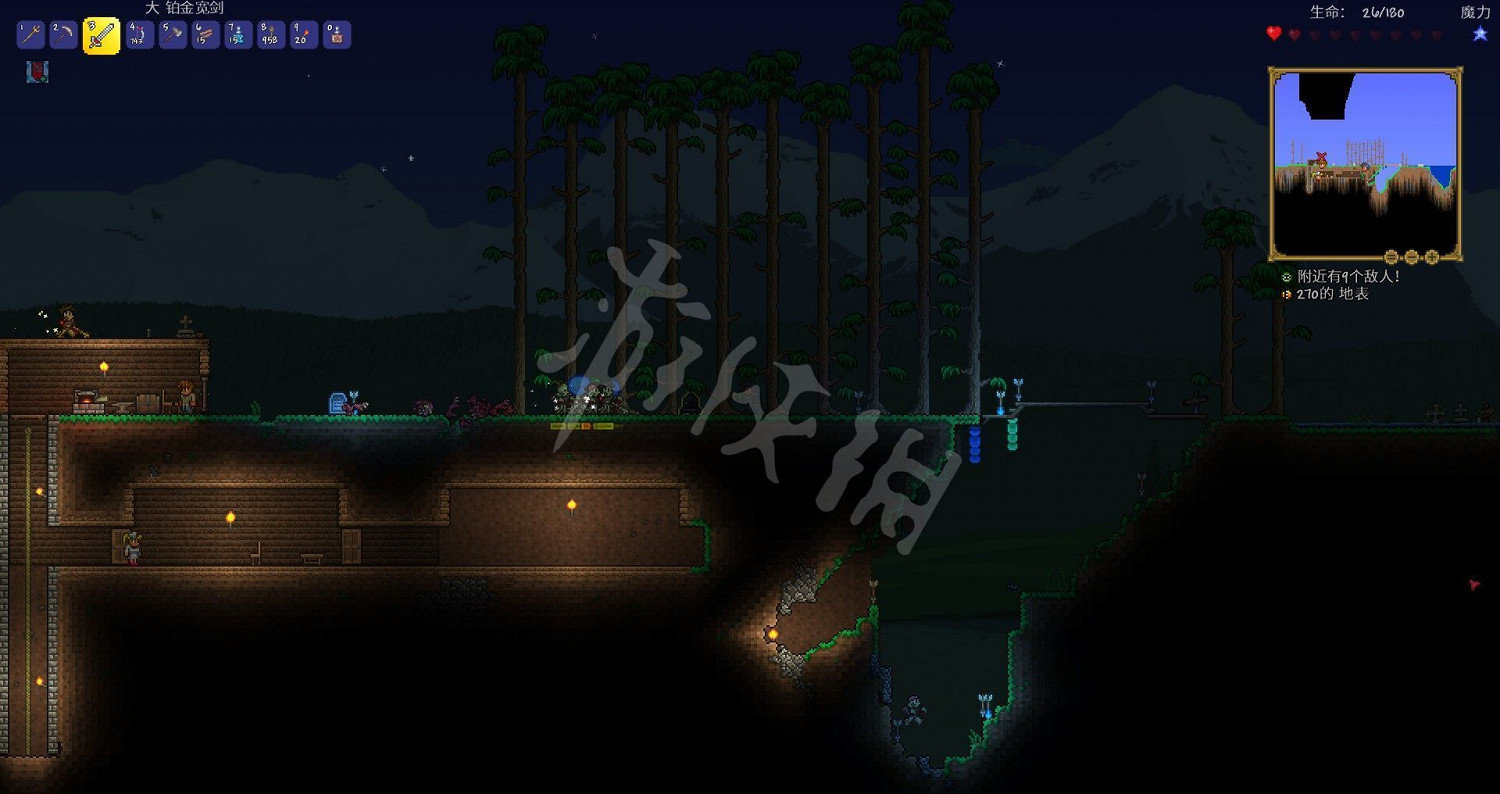
Task: Cancel the active buff icon below the hotbar
Action: (x=37, y=71)
